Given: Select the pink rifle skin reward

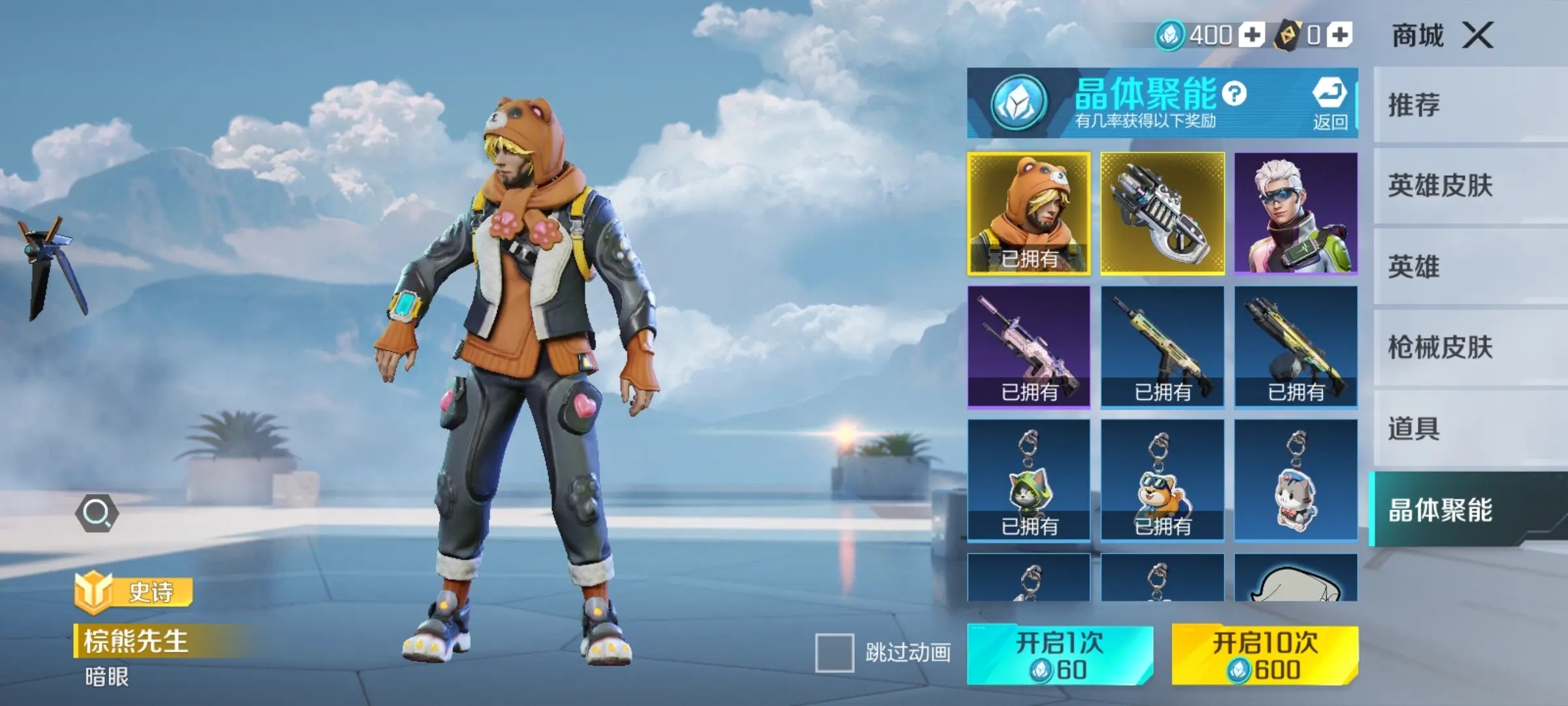Looking at the screenshot, I should pos(1029,347).
